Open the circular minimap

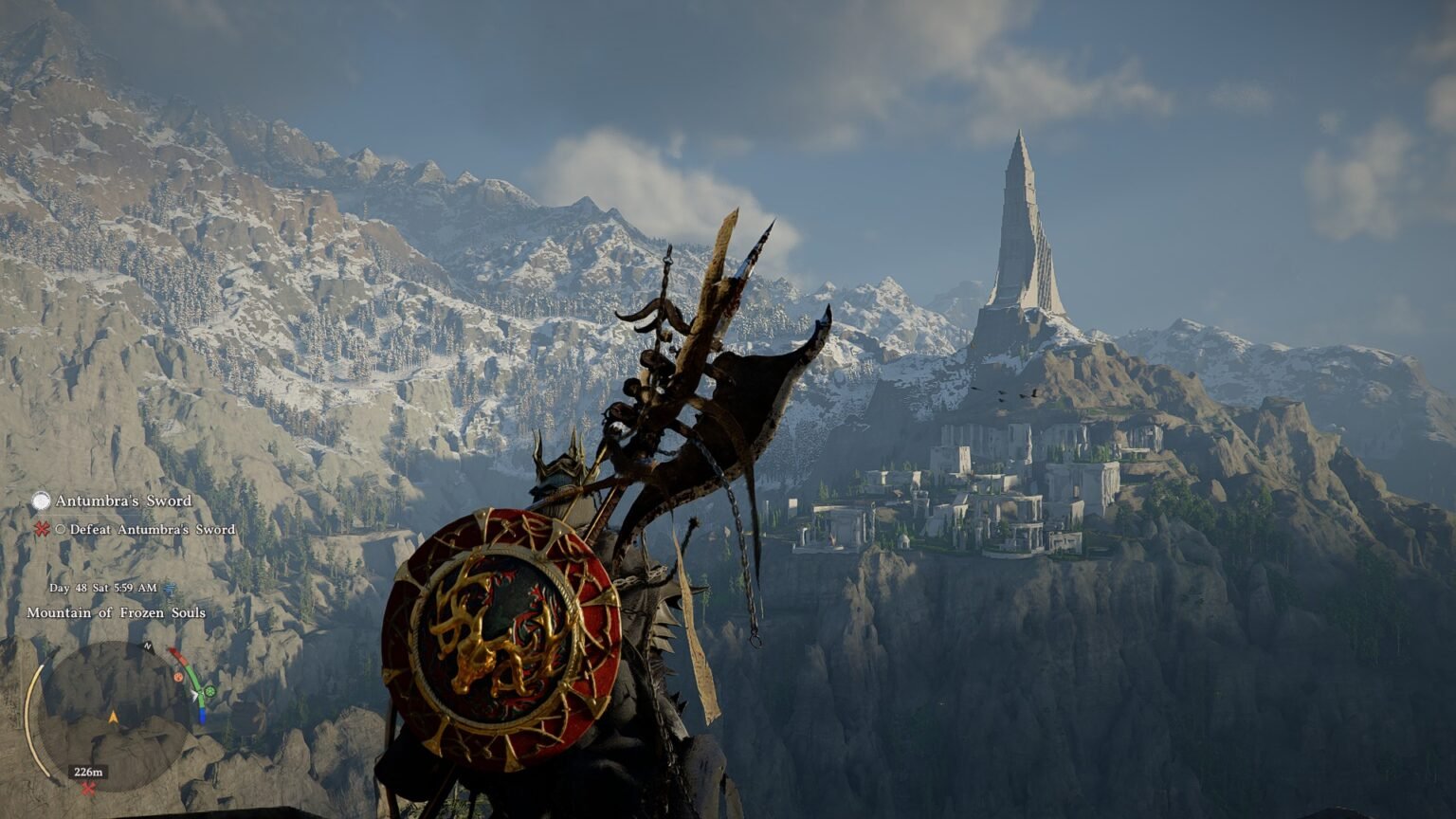coord(111,716)
